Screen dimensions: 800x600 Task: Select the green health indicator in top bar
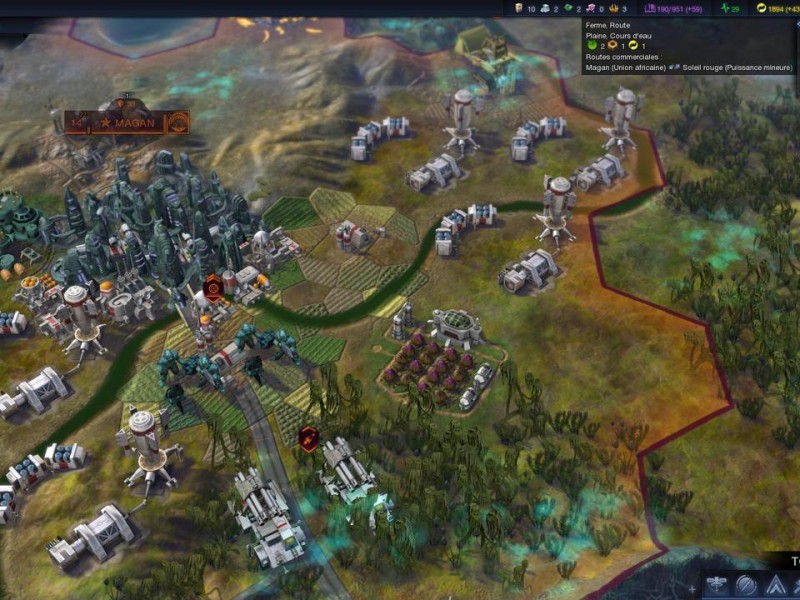[x=730, y=8]
